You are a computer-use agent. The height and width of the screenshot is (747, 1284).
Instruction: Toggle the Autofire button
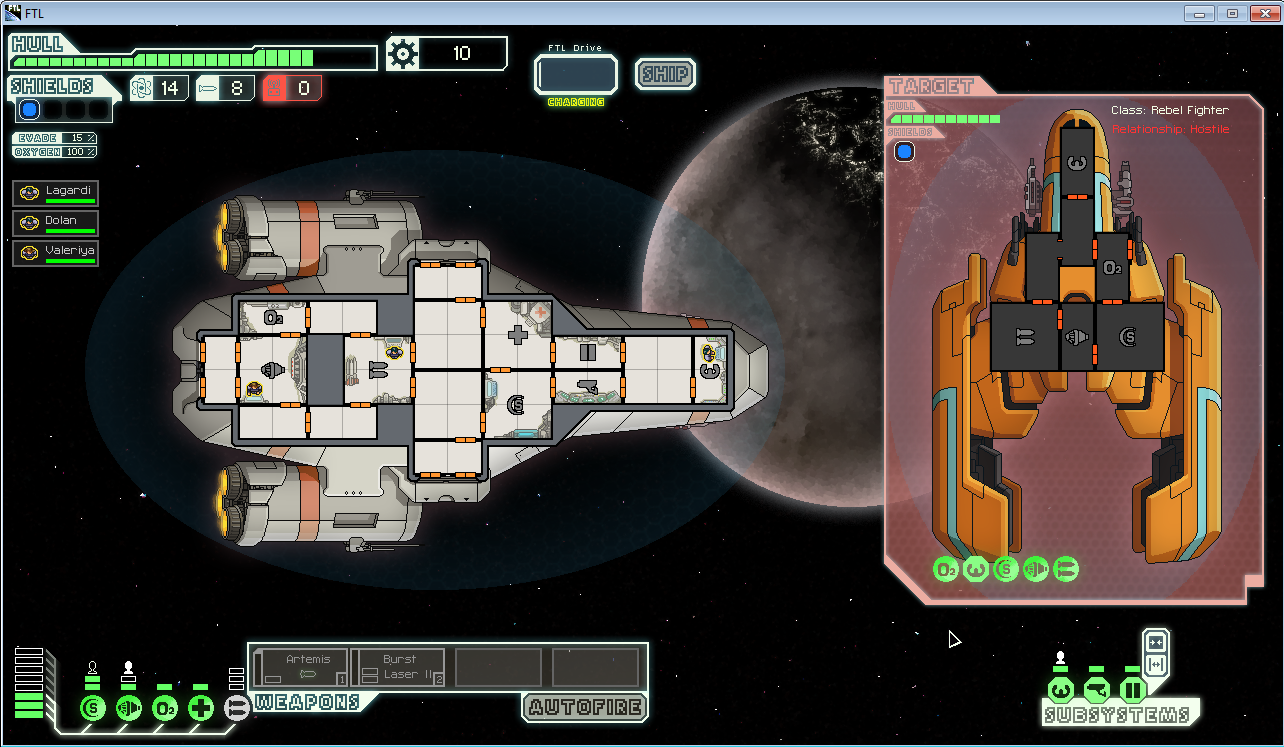(584, 707)
